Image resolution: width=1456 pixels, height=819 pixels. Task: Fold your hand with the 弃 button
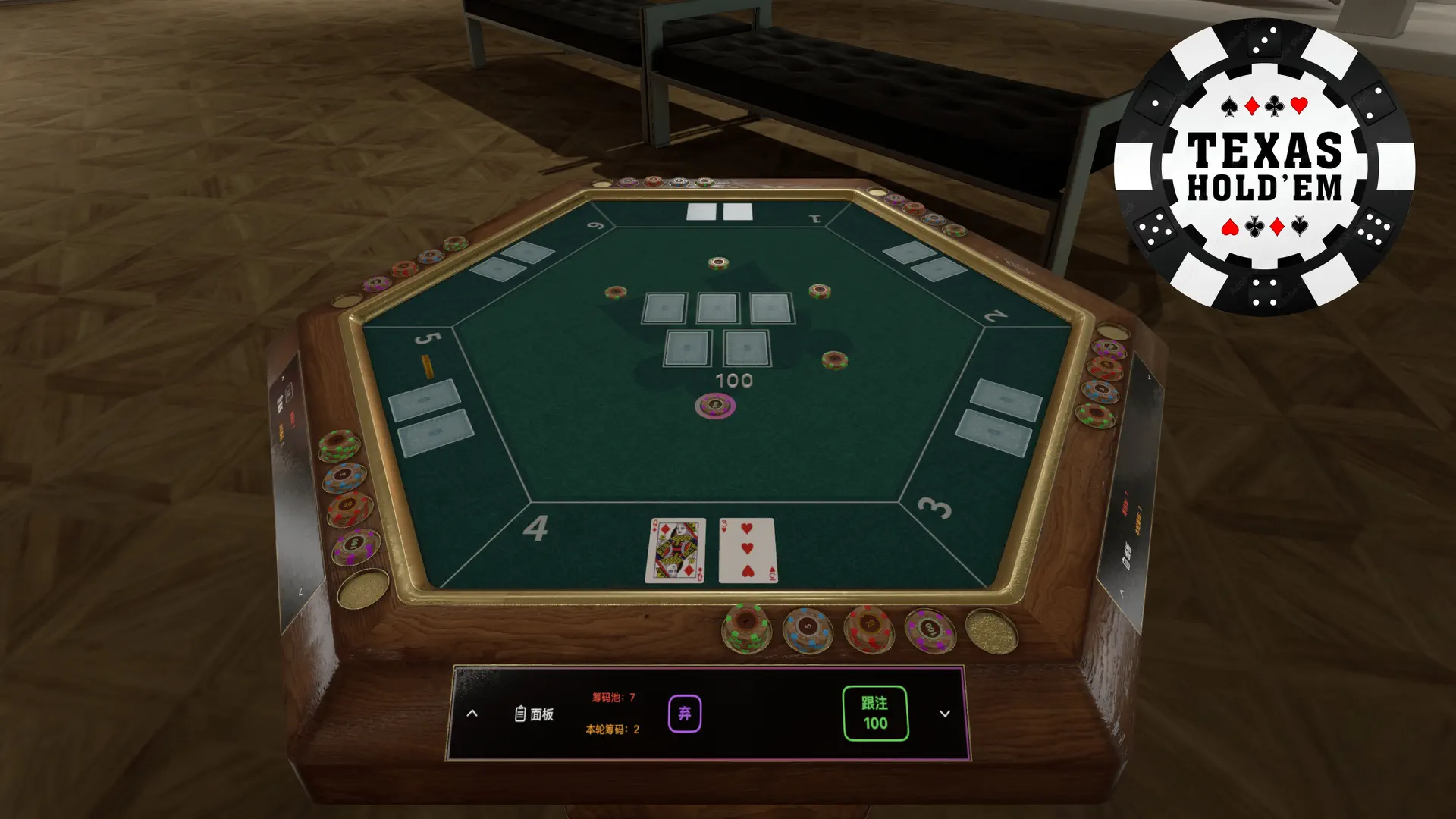(x=683, y=712)
